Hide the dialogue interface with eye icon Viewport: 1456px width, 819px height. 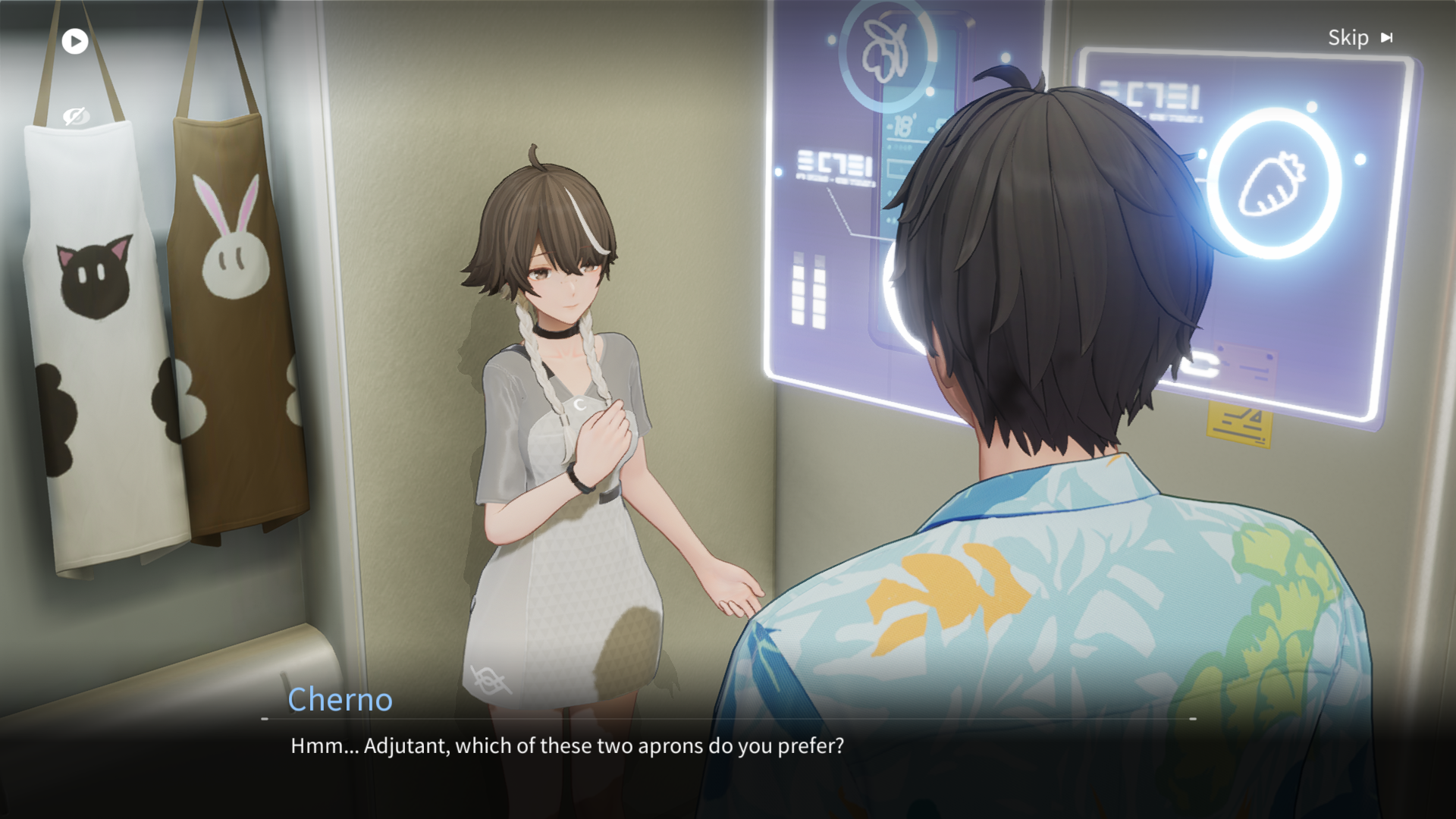coord(76,116)
